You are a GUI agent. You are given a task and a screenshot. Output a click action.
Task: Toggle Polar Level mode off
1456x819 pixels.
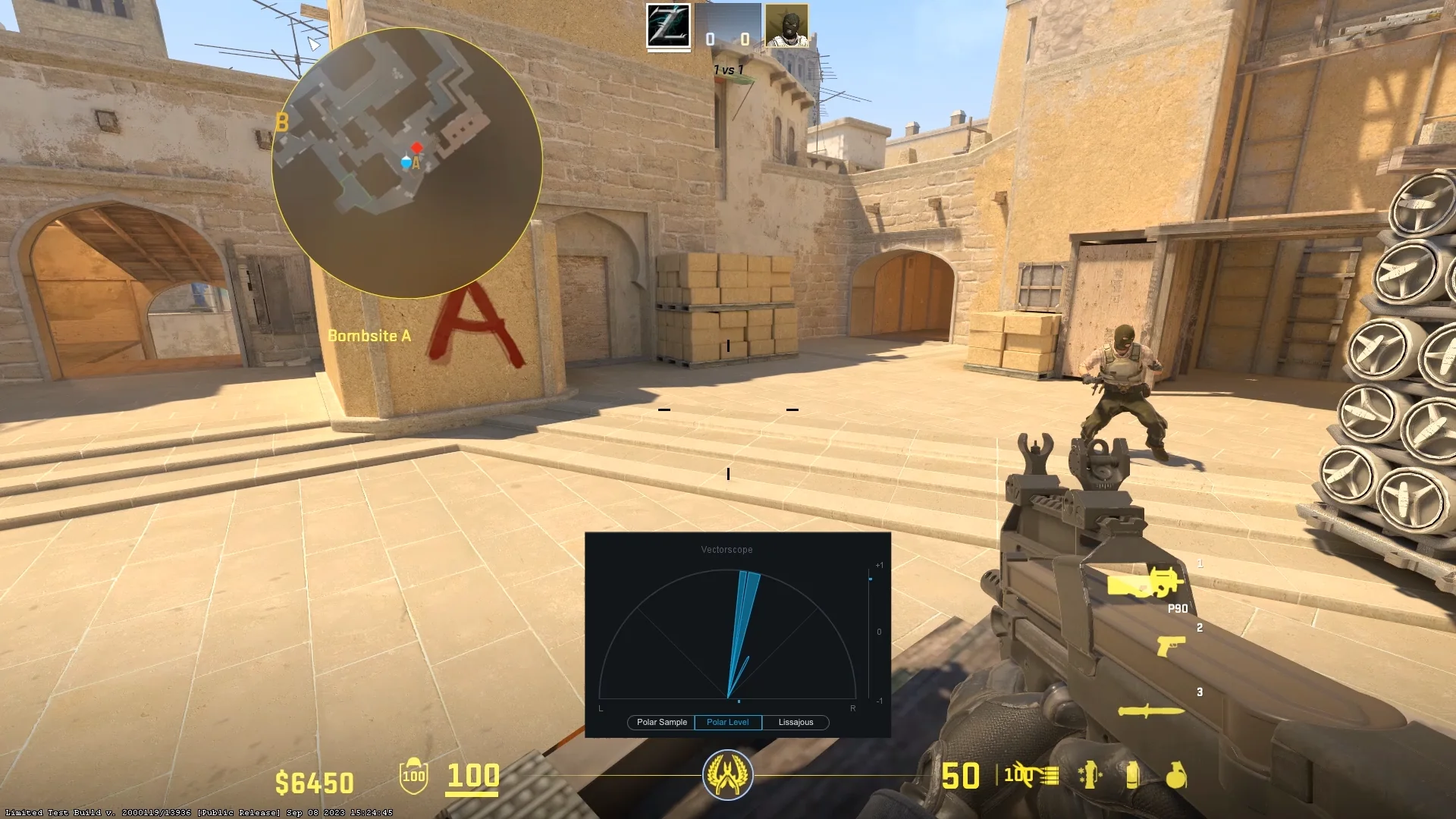pyautogui.click(x=727, y=722)
